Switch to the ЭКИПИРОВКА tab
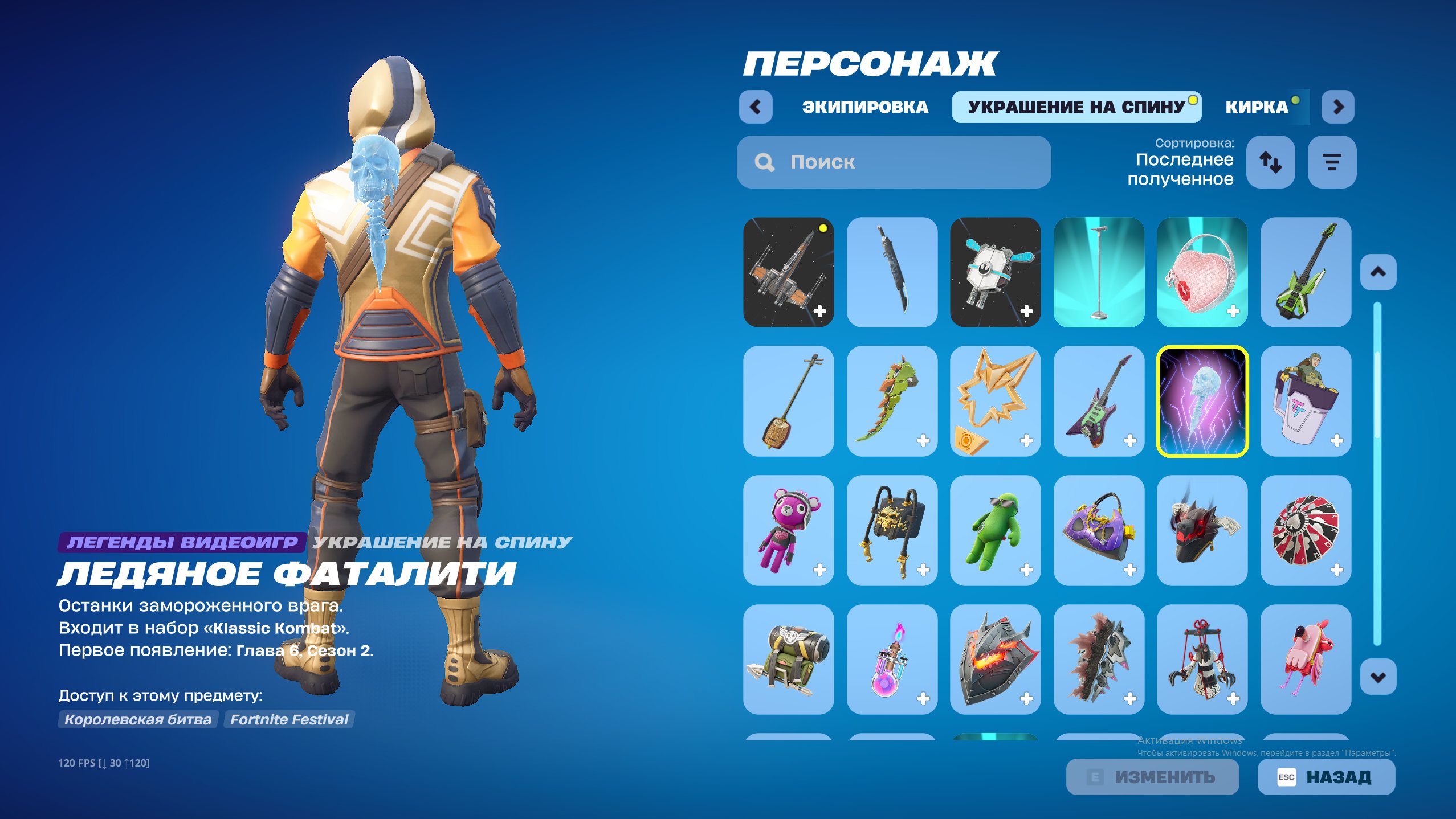Image resolution: width=1456 pixels, height=819 pixels. pyautogui.click(x=865, y=106)
